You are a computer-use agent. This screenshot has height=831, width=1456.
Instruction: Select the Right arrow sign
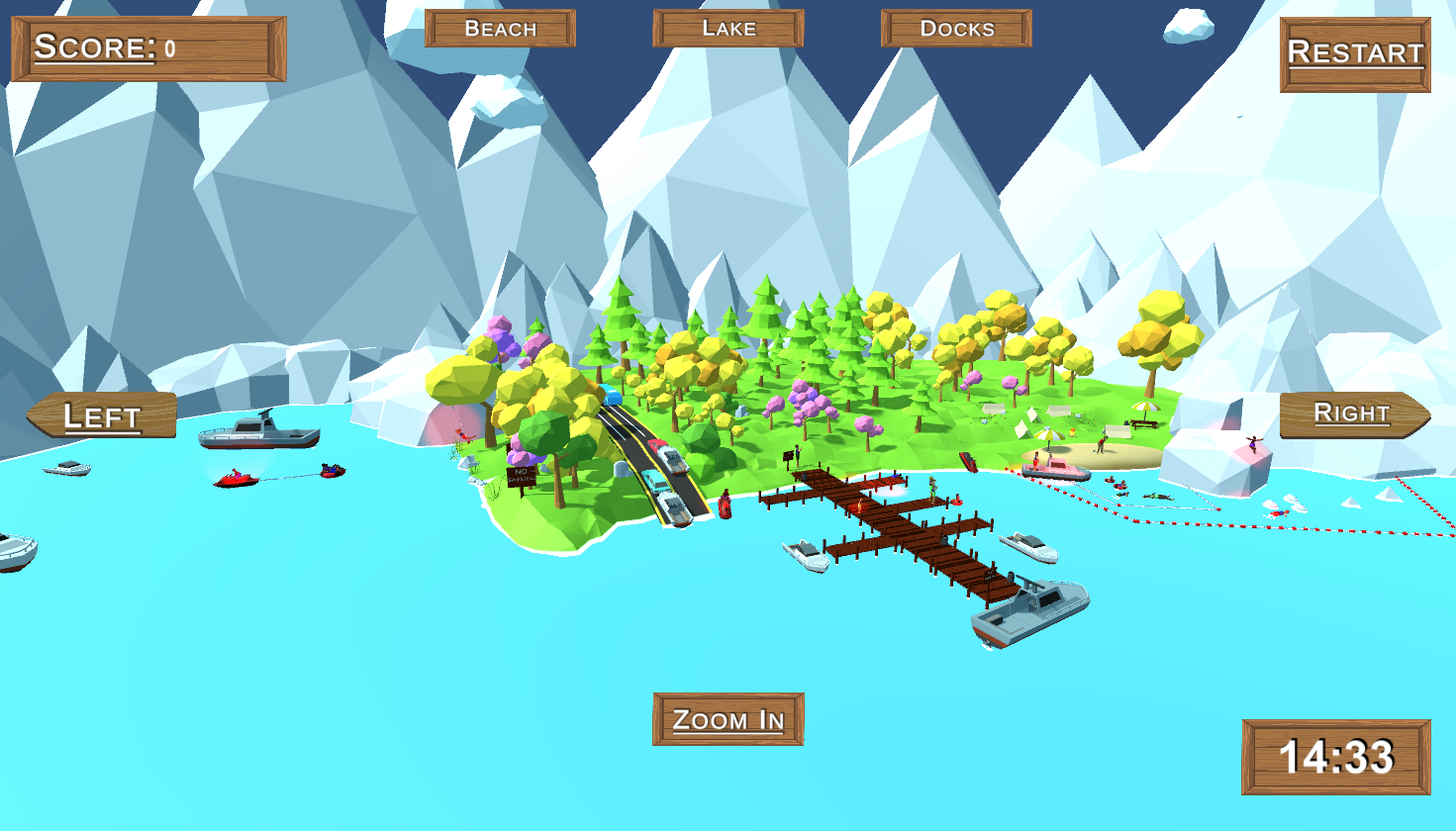[1353, 414]
